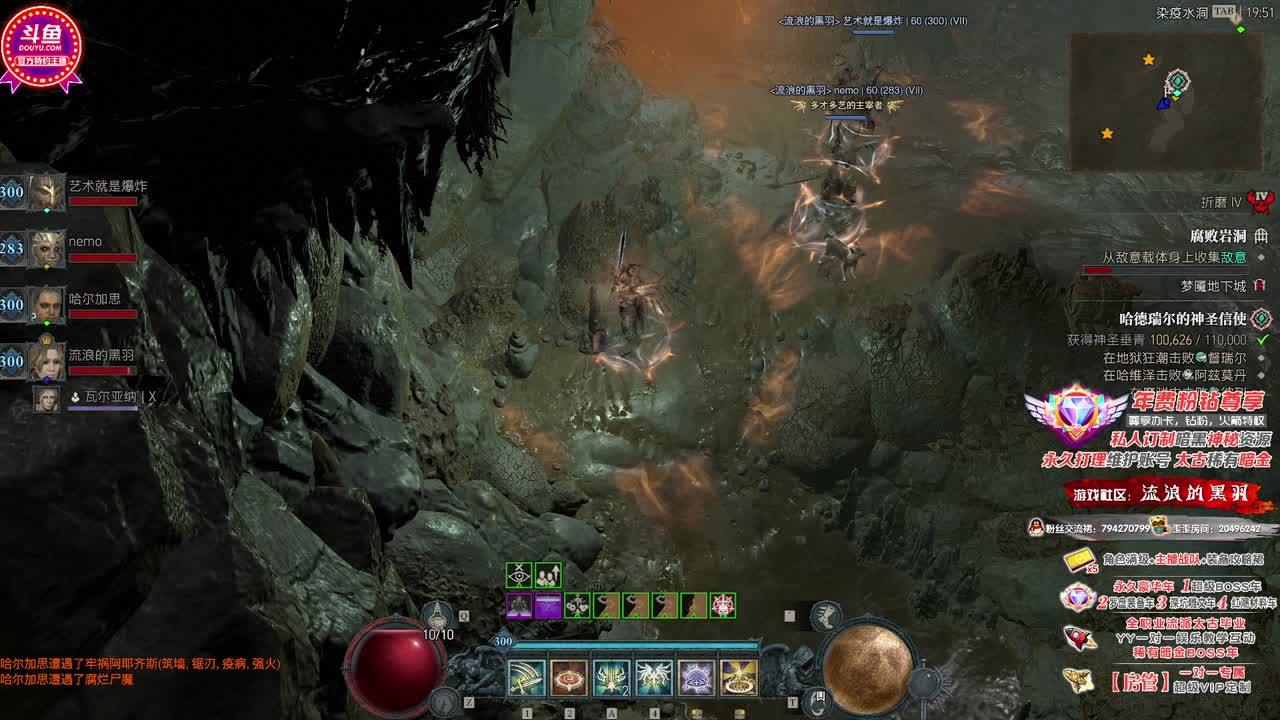Click mercenary 瓦尔亚纳 portrait
Viewport: 1280px width, 720px height.
46,398
